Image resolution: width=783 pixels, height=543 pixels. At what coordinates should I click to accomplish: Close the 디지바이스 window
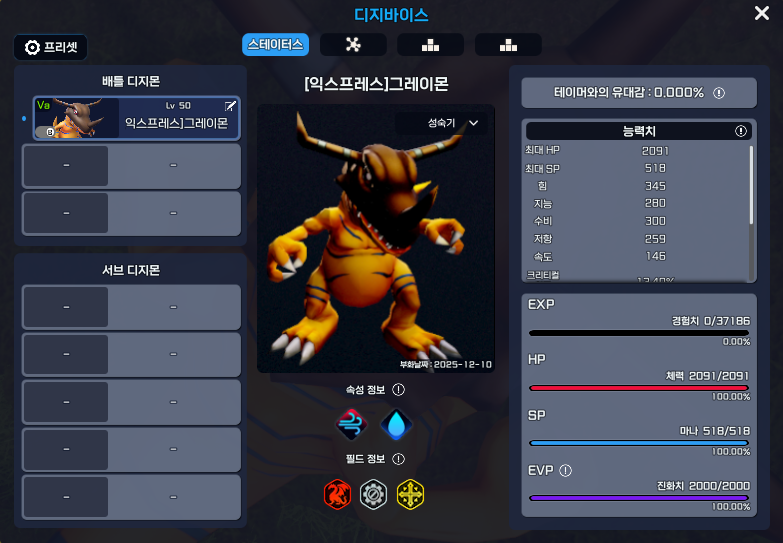(761, 13)
